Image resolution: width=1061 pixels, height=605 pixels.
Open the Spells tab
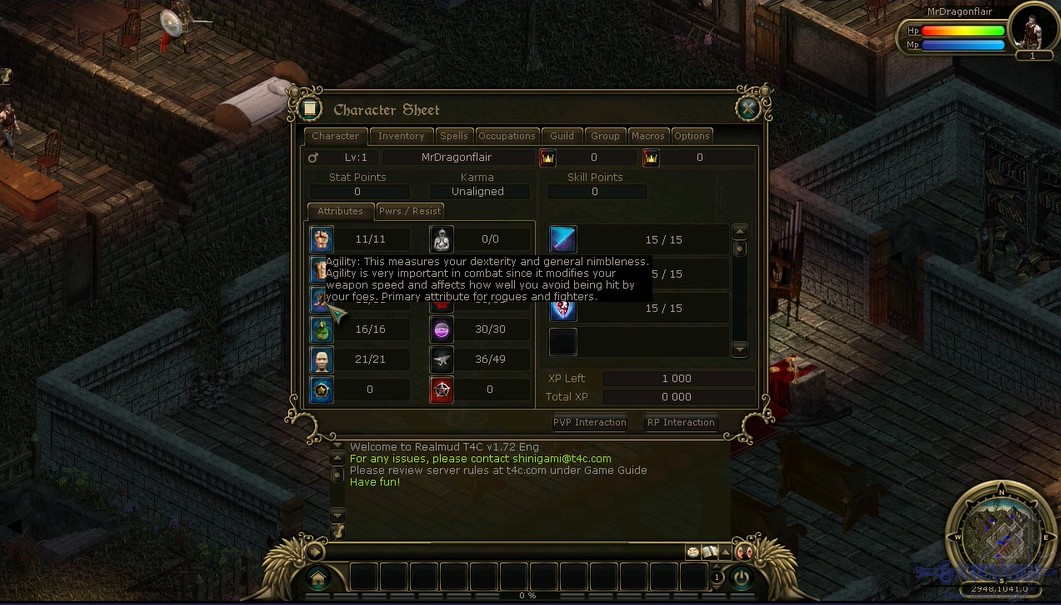454,136
